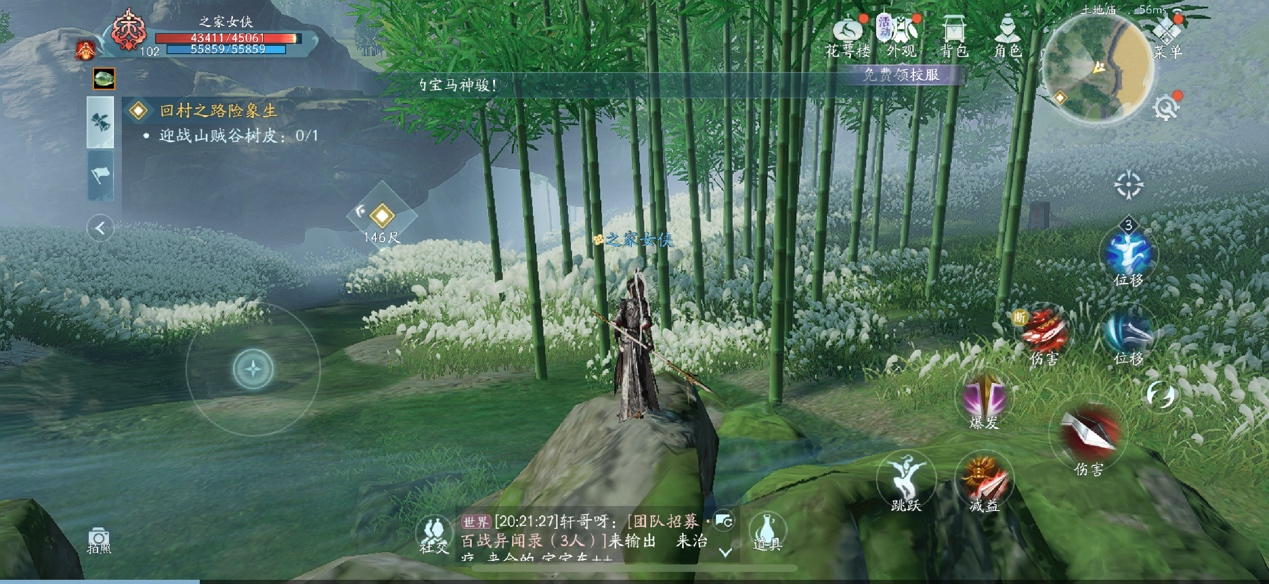
Task: Use the 减益 debuff skill
Action: coord(985,478)
